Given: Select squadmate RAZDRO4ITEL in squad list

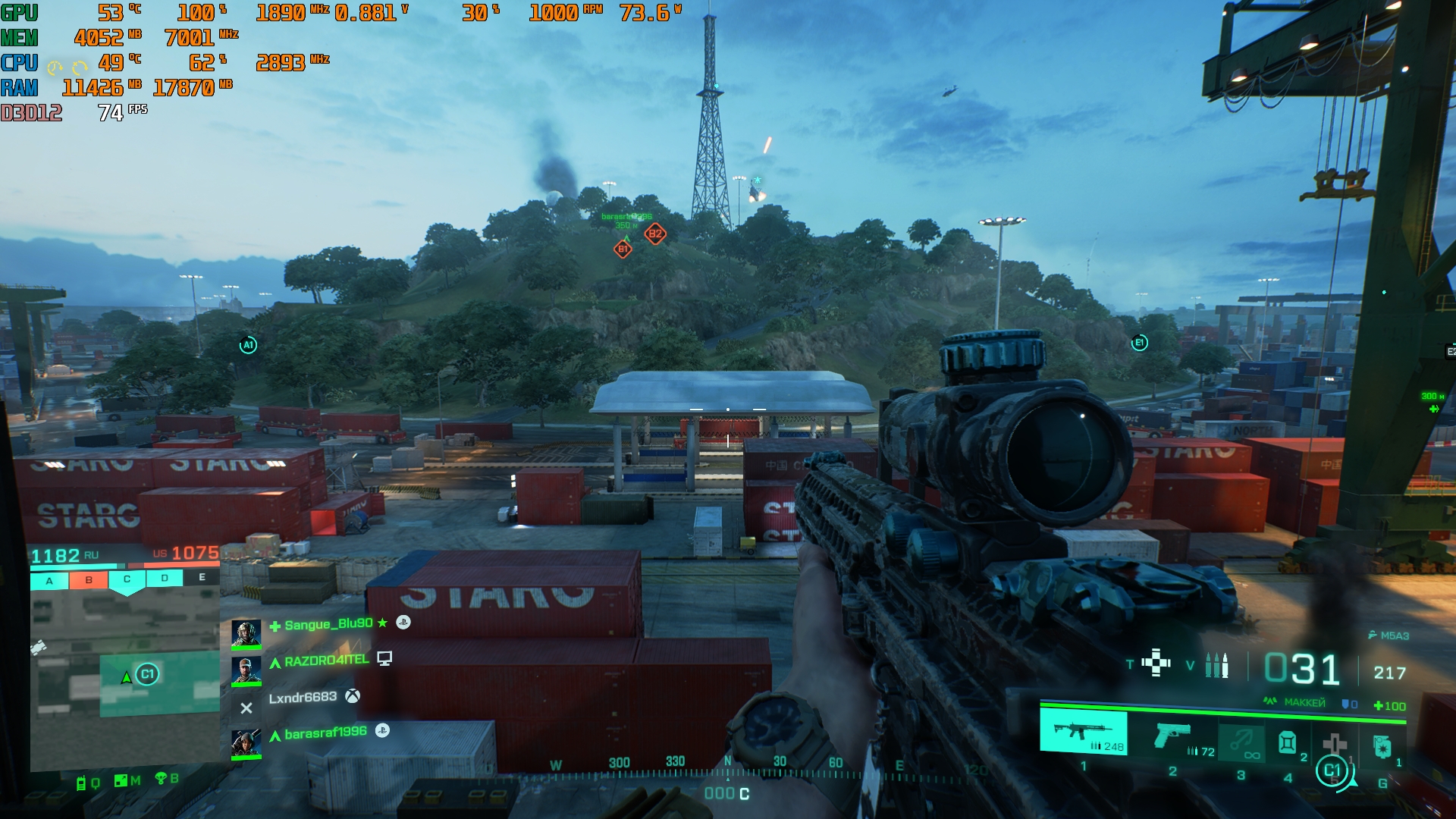Looking at the screenshot, I should pos(326,661).
